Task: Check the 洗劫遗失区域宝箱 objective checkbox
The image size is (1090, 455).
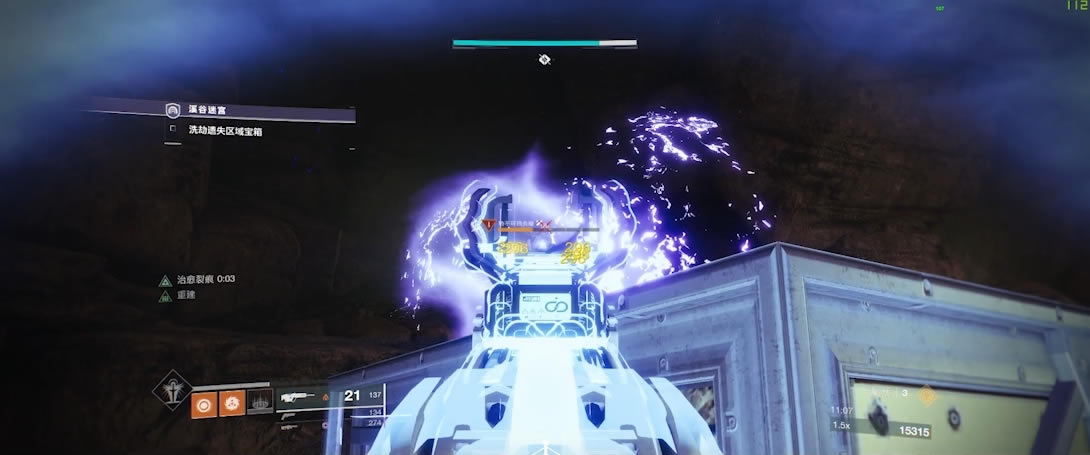Action: [173, 129]
